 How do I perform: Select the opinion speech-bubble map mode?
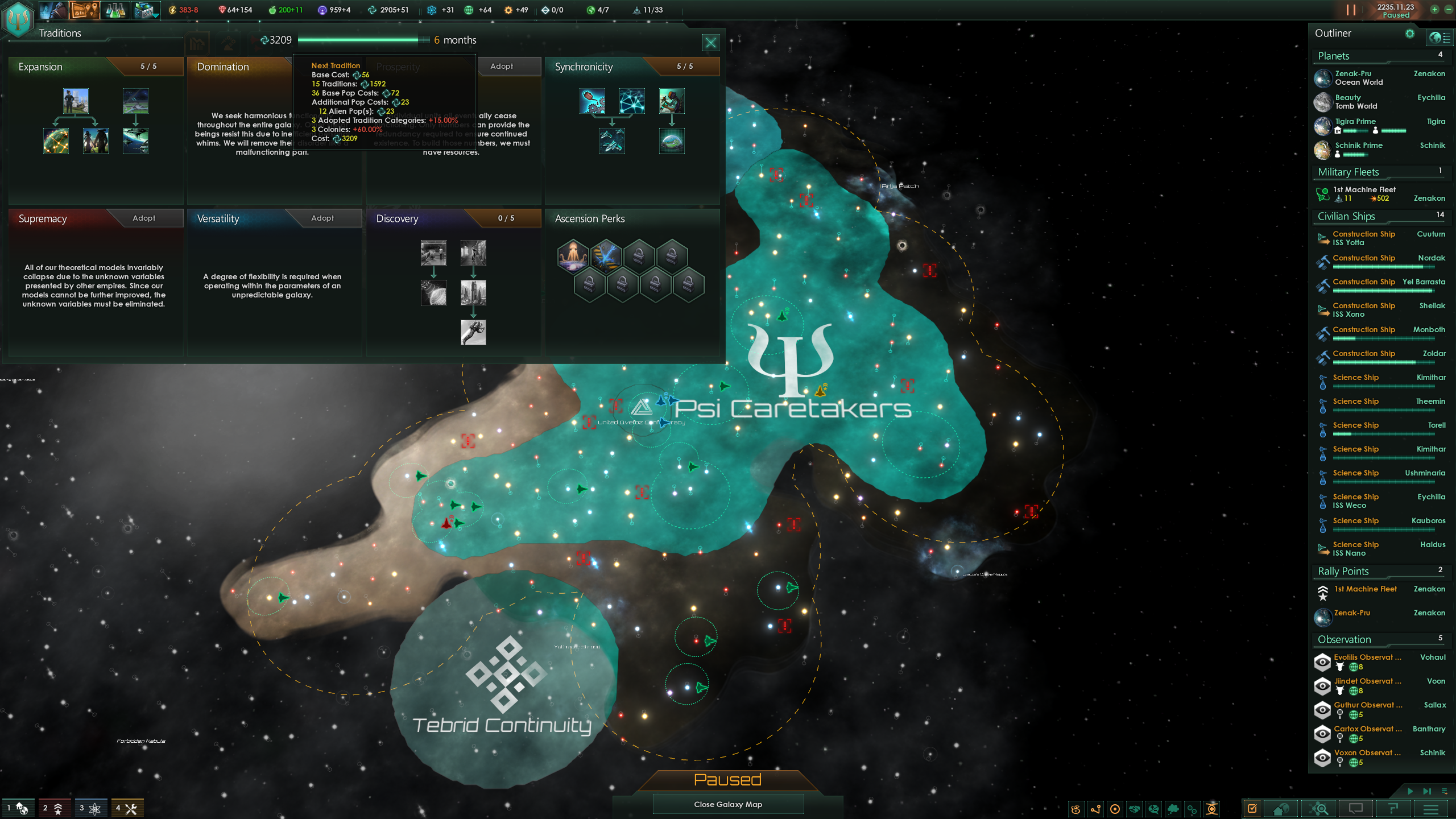1154,808
